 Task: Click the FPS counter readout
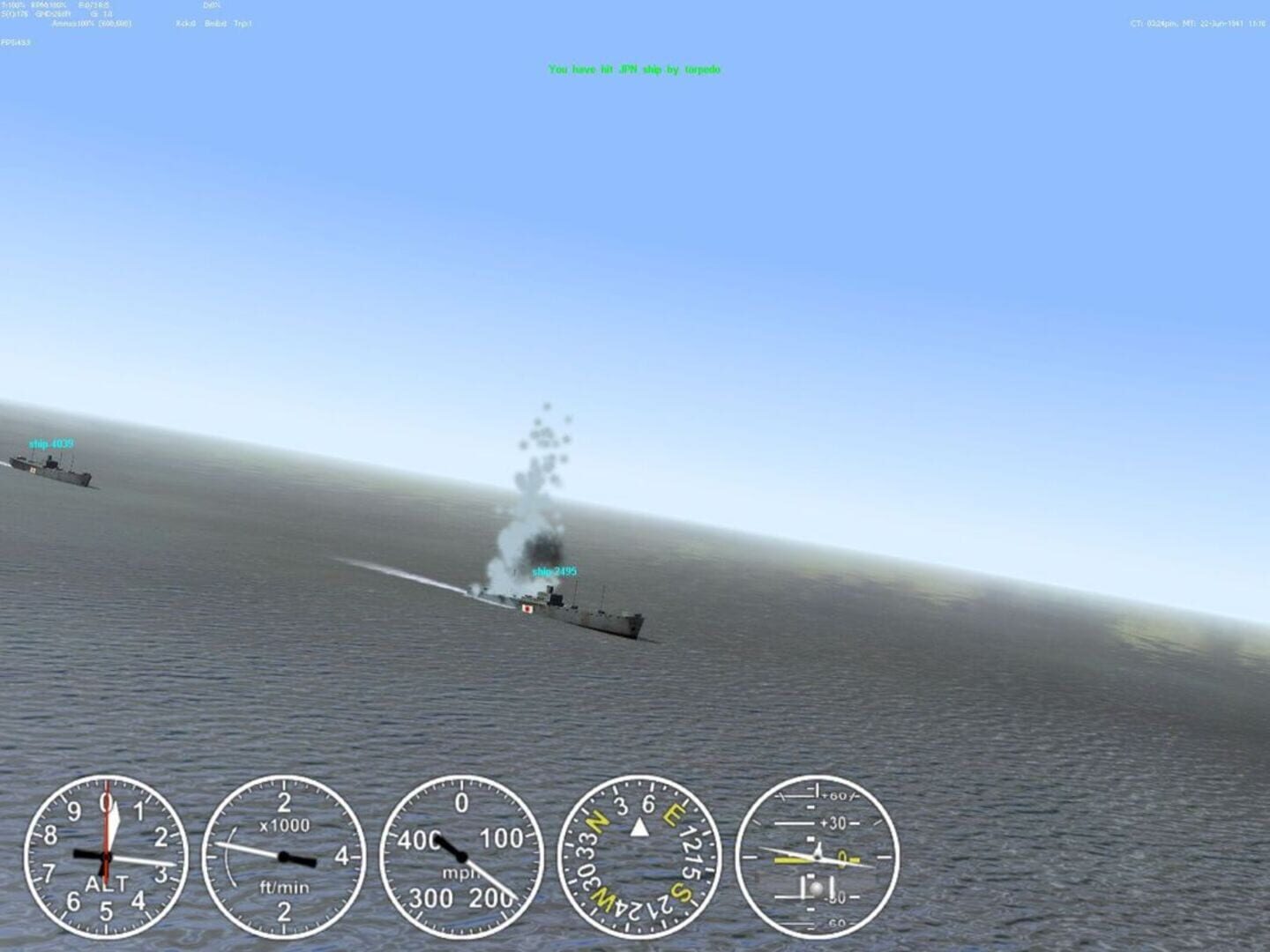click(15, 41)
